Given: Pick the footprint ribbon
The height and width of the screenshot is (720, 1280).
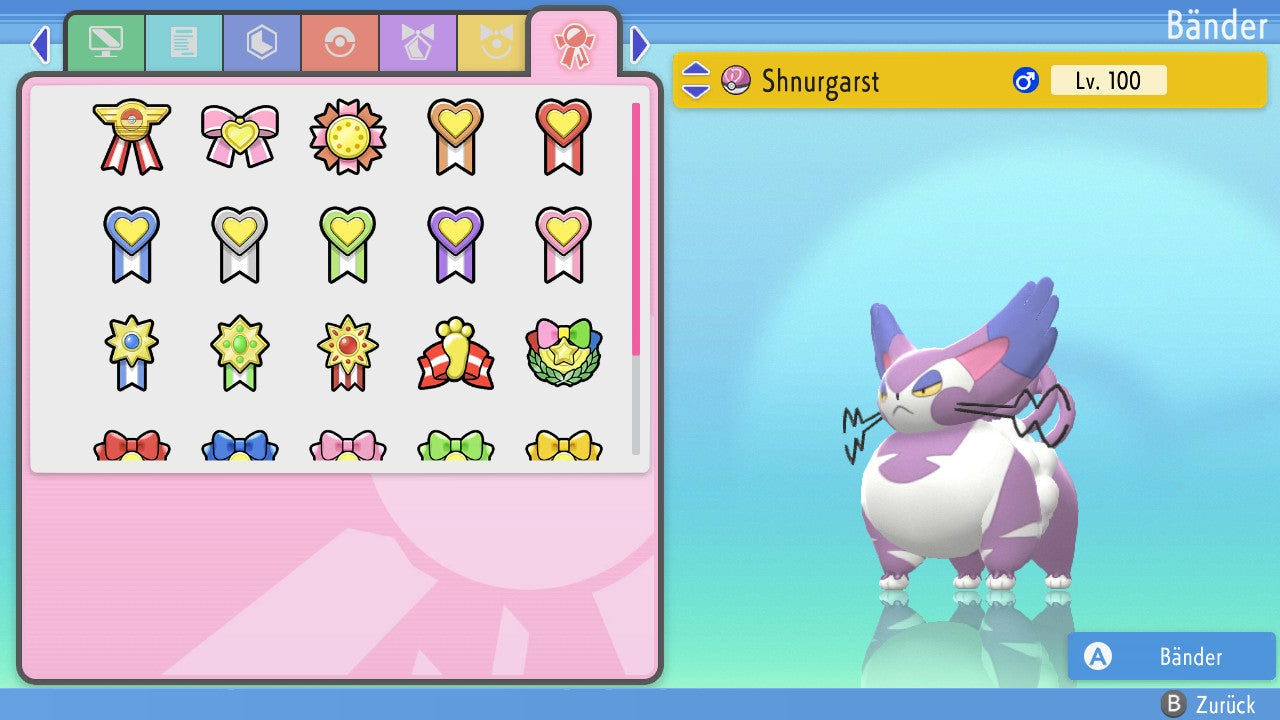Looking at the screenshot, I should click(455, 353).
